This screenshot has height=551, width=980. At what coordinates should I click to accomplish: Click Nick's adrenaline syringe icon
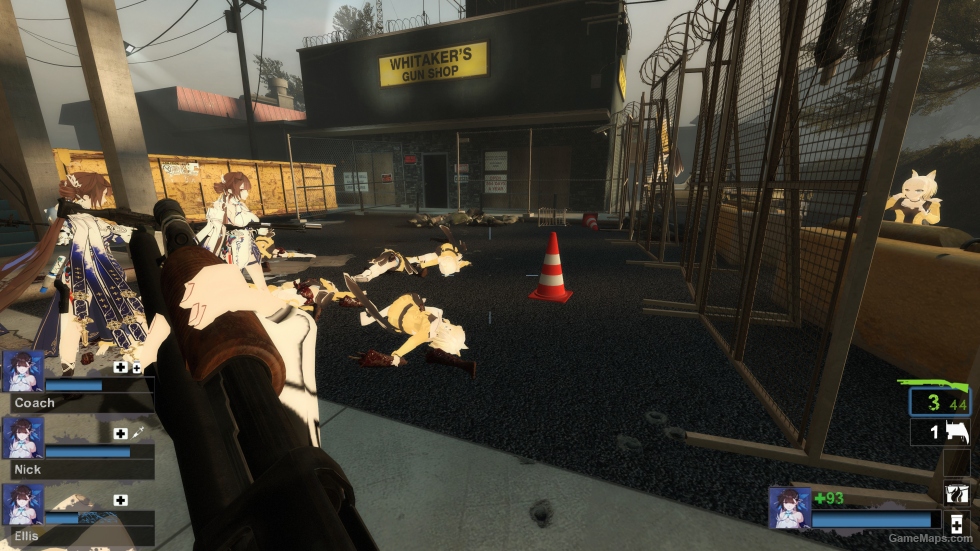tap(138, 433)
